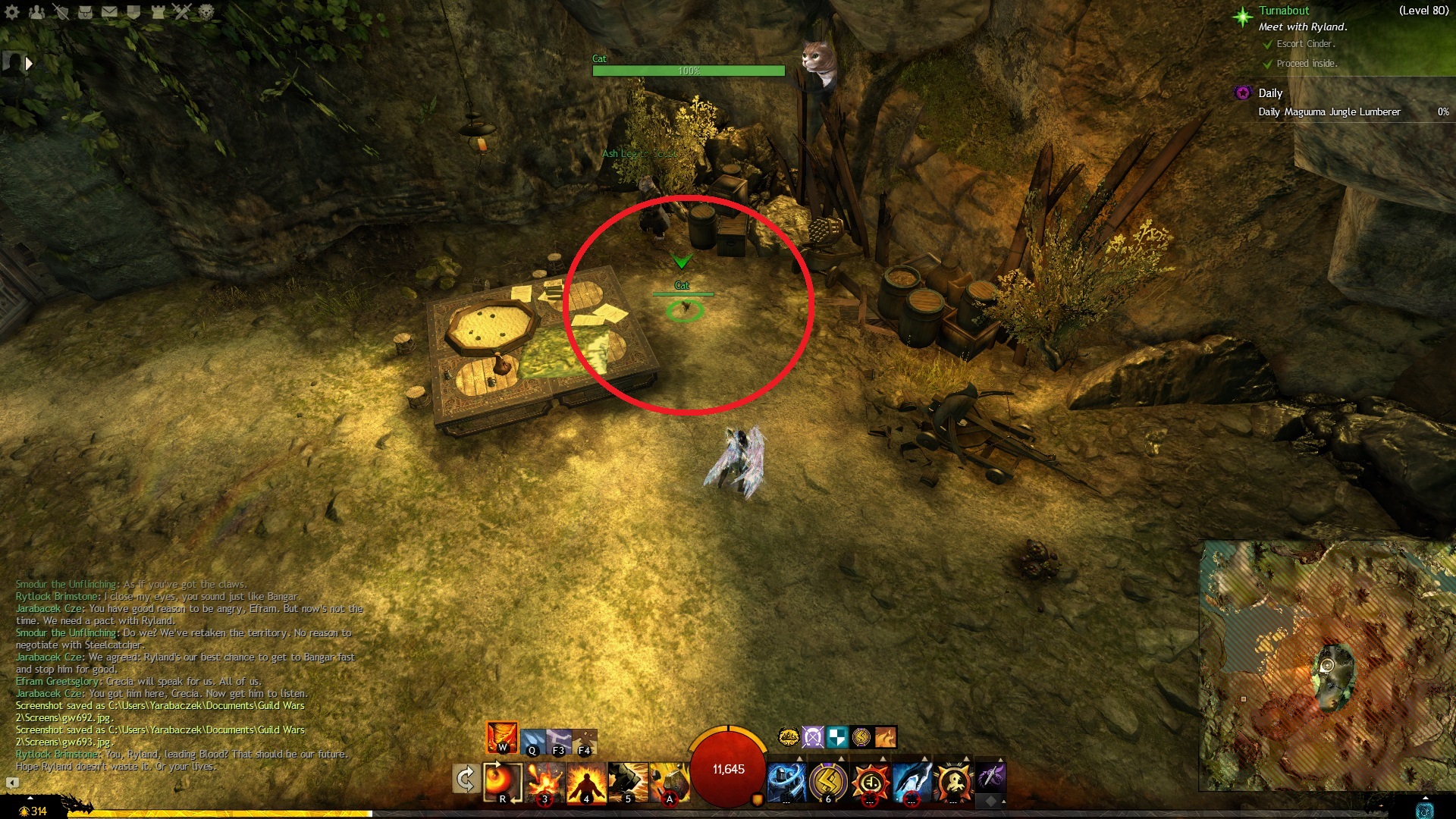Open the inventory bag icon
Image resolution: width=1456 pixels, height=819 pixels.
tap(85, 11)
